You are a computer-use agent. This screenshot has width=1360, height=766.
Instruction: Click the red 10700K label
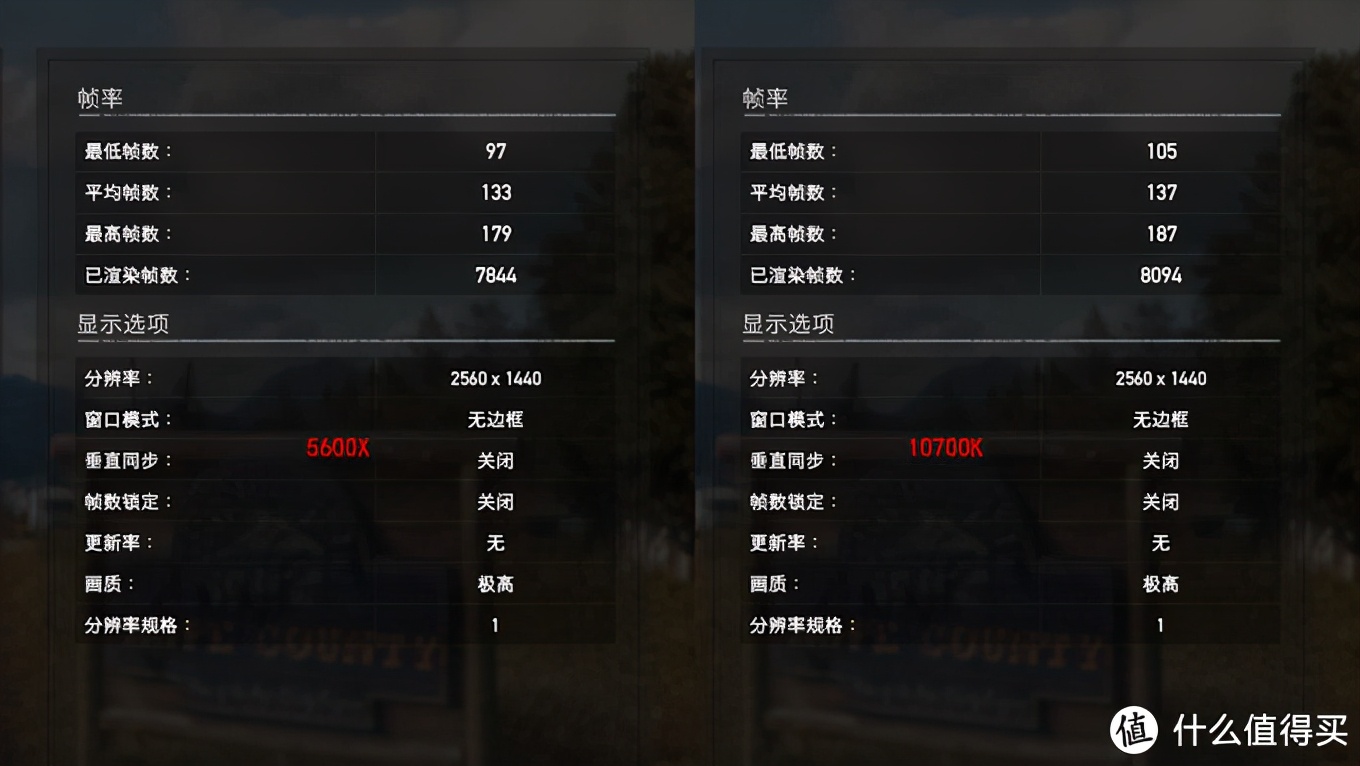coord(944,448)
